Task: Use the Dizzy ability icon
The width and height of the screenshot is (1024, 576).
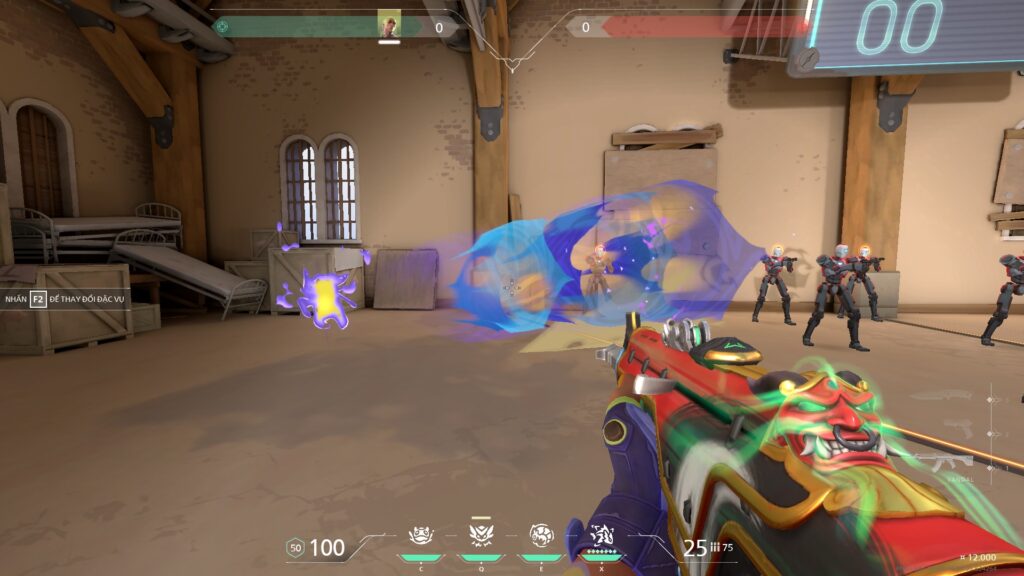Action: pos(541,536)
